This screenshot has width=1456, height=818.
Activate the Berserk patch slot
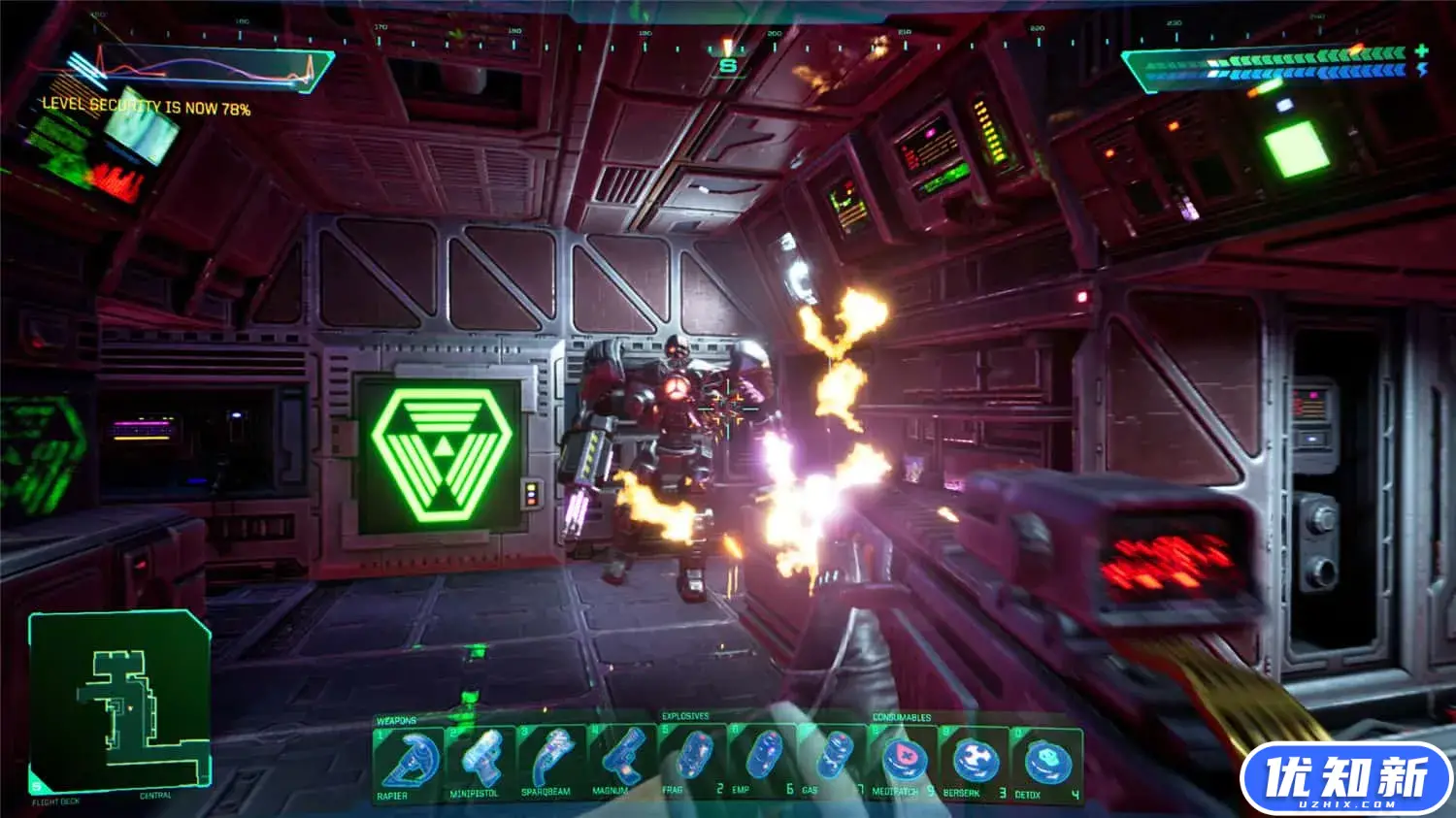pos(974,763)
